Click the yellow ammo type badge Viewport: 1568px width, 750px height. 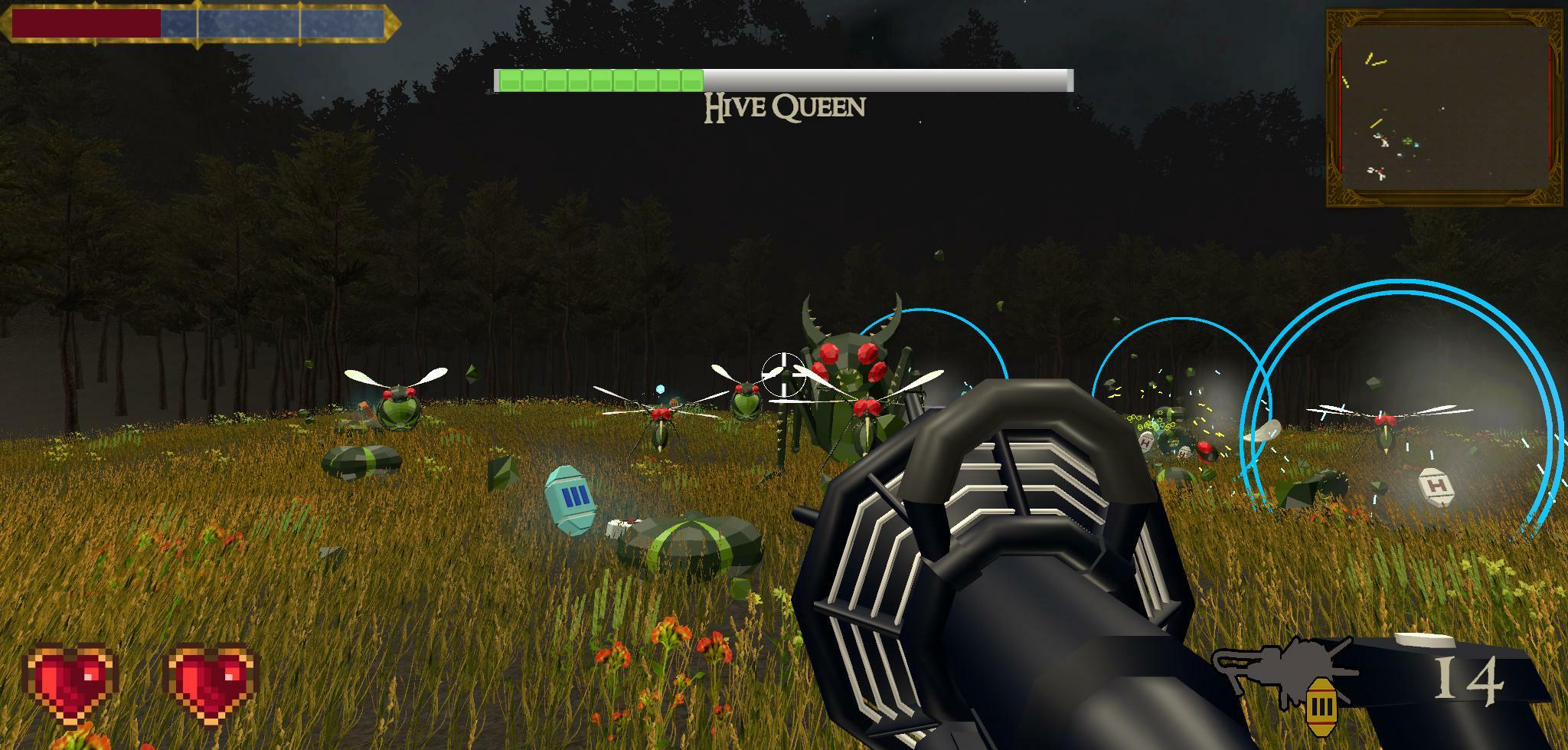click(1318, 704)
